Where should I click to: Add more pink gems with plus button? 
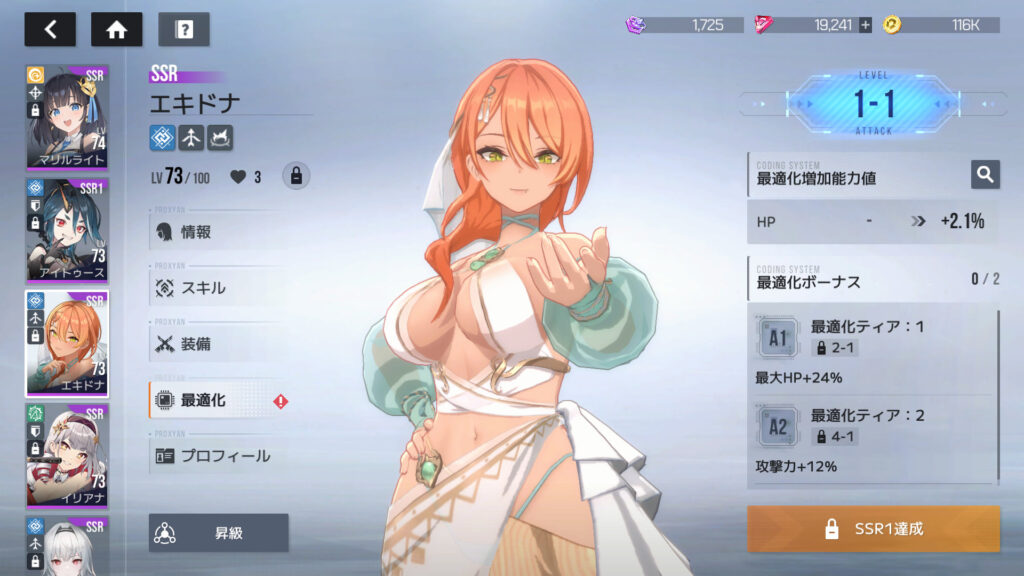coord(865,25)
